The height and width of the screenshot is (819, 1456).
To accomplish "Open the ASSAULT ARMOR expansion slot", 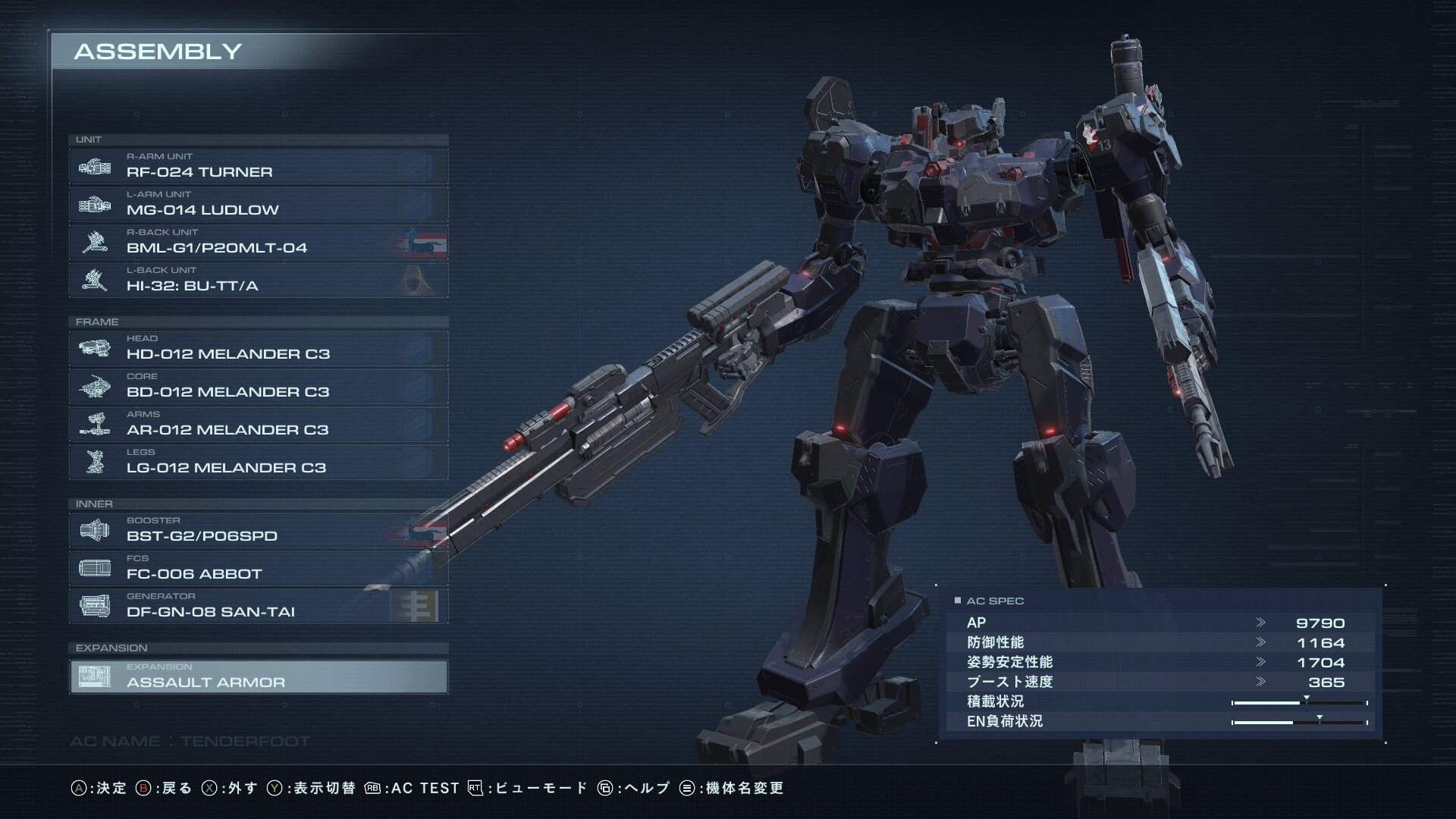I will pos(258,677).
